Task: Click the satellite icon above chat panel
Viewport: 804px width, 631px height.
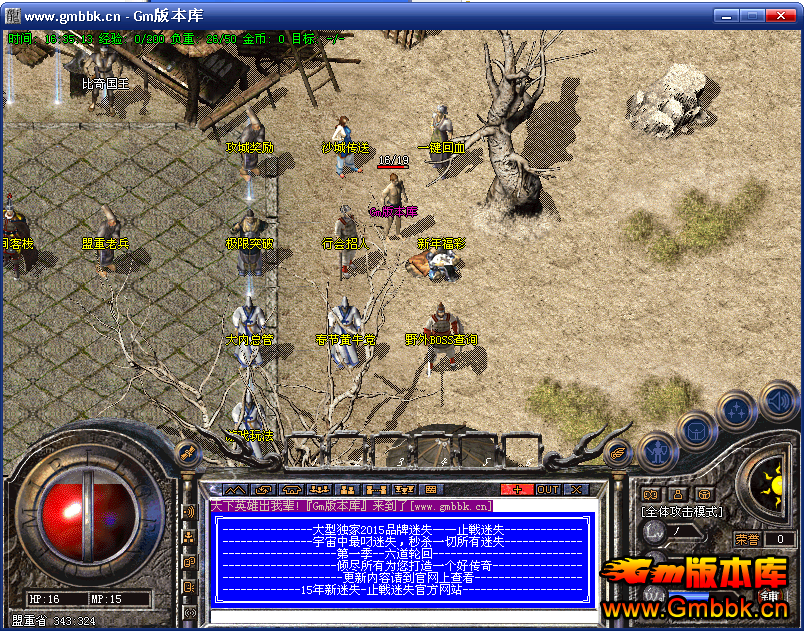Action: tap(186, 454)
